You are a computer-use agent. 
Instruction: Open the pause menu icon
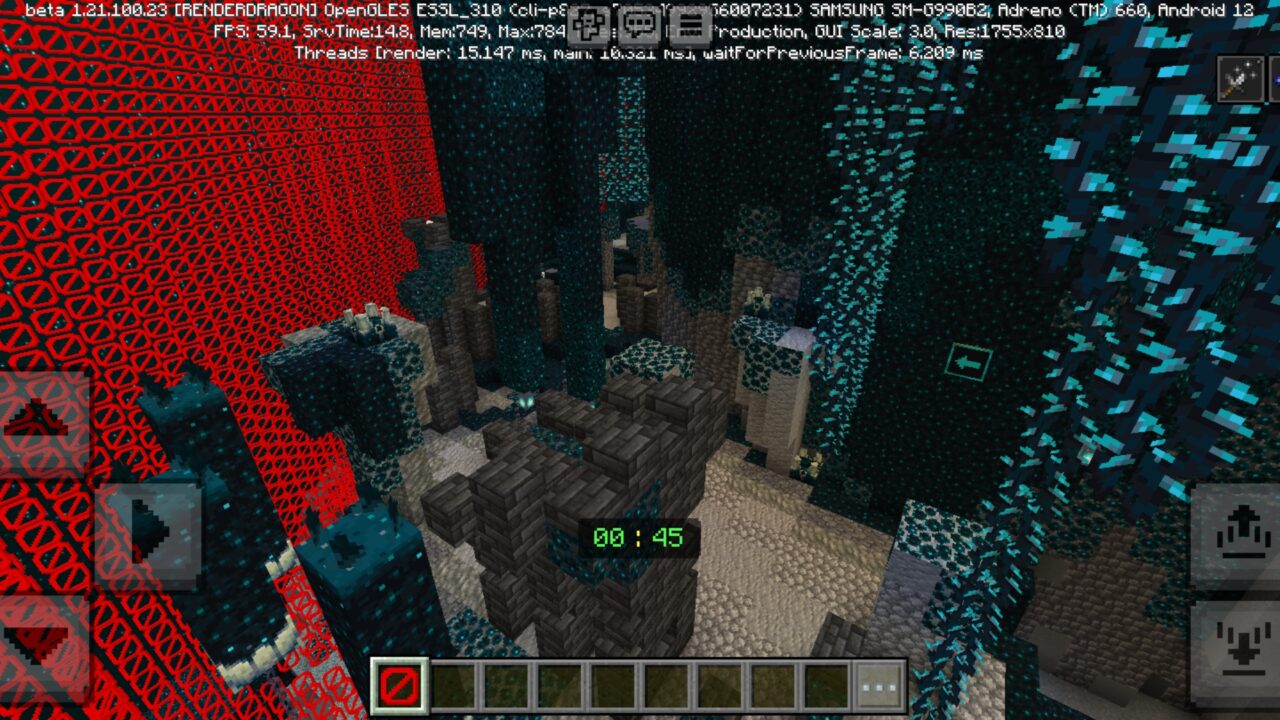coord(690,26)
